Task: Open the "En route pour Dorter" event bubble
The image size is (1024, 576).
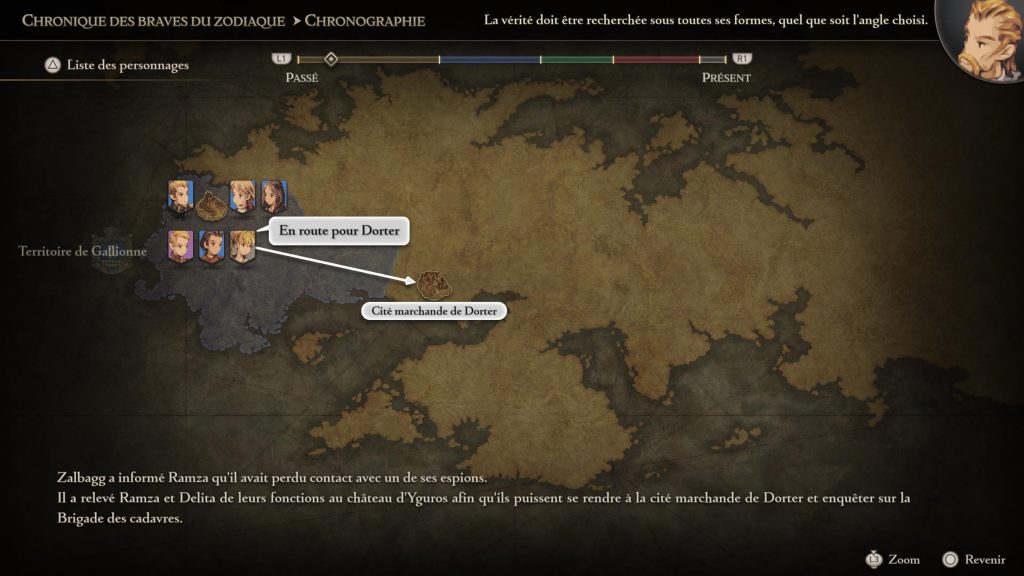Action: [339, 231]
